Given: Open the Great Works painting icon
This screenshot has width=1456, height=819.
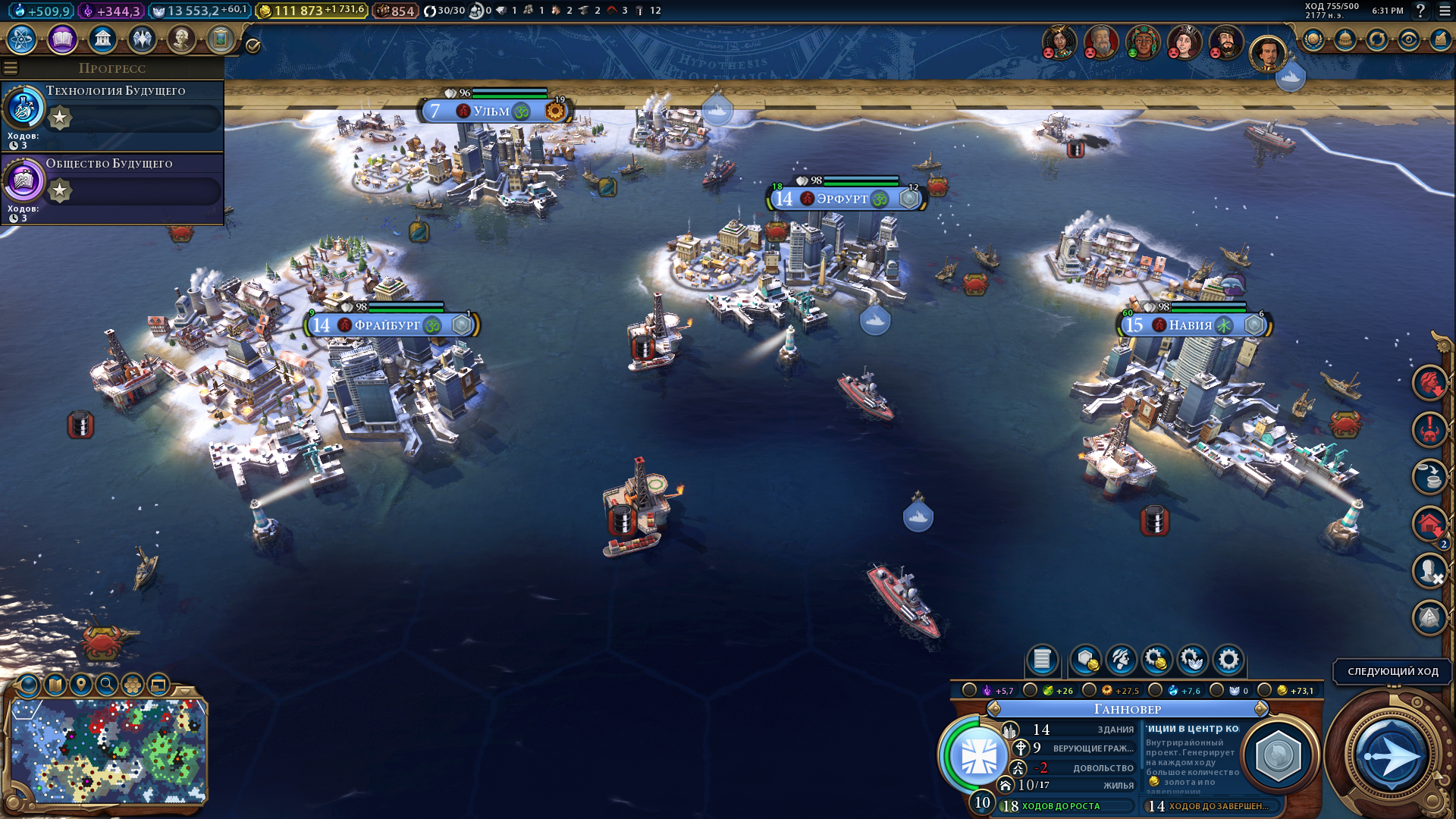Looking at the screenshot, I should (x=221, y=39).
